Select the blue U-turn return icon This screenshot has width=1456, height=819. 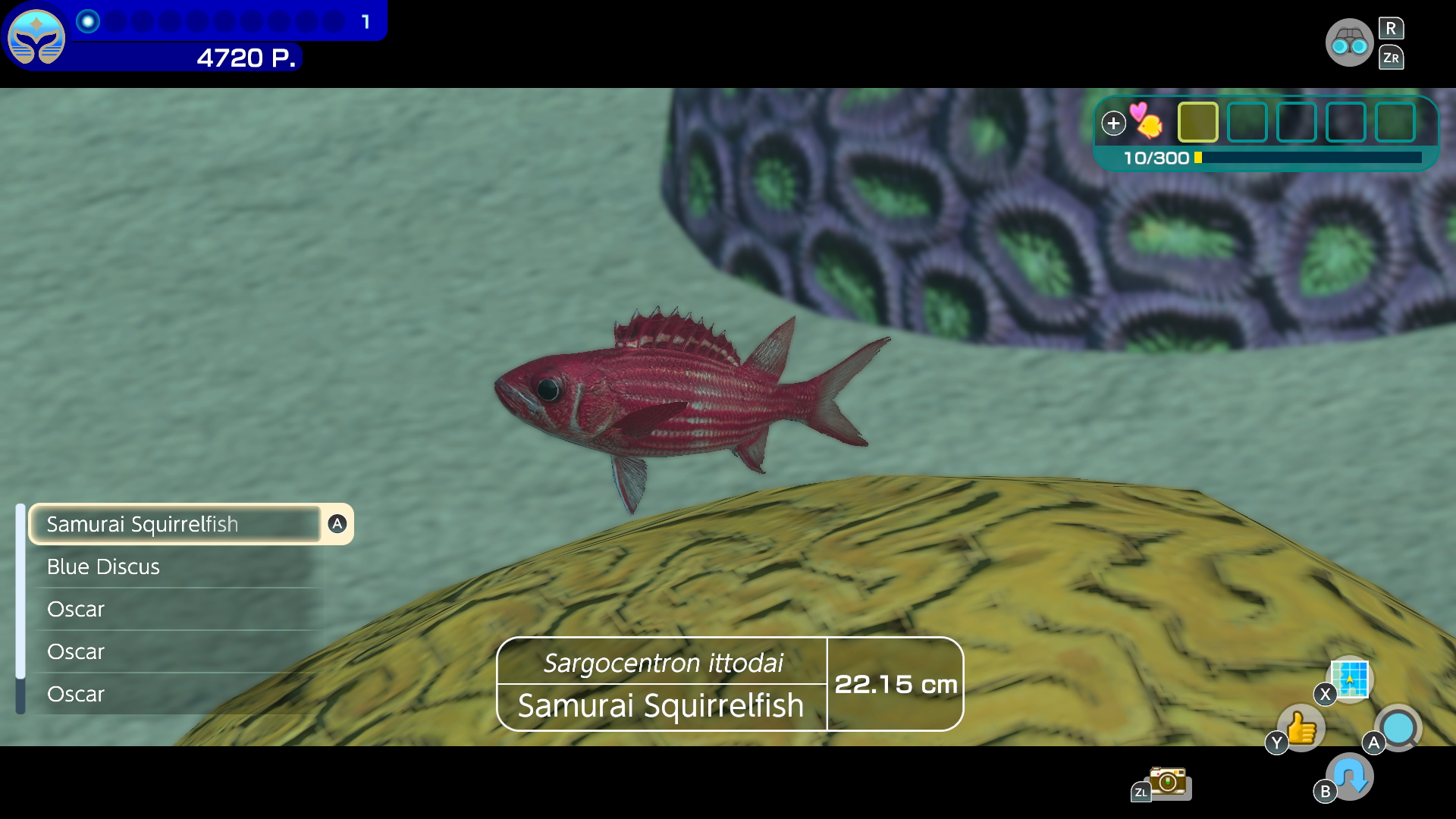1349,776
